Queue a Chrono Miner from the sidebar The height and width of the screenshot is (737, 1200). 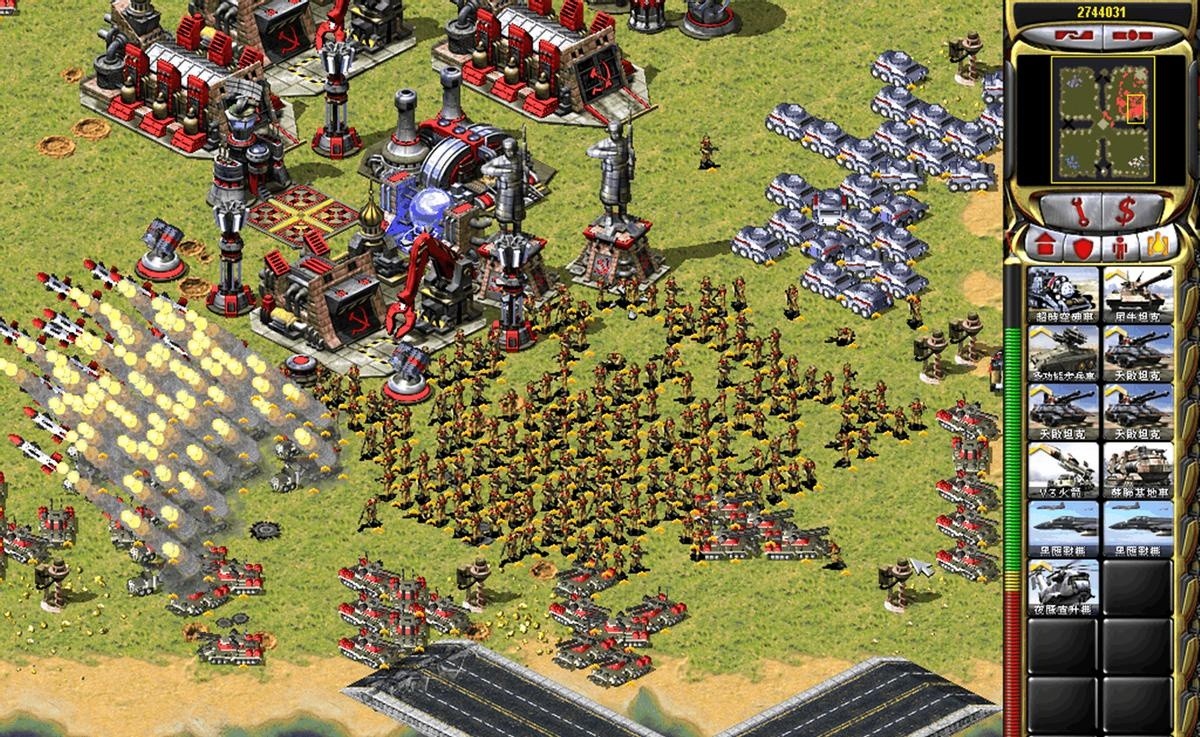pos(1062,294)
